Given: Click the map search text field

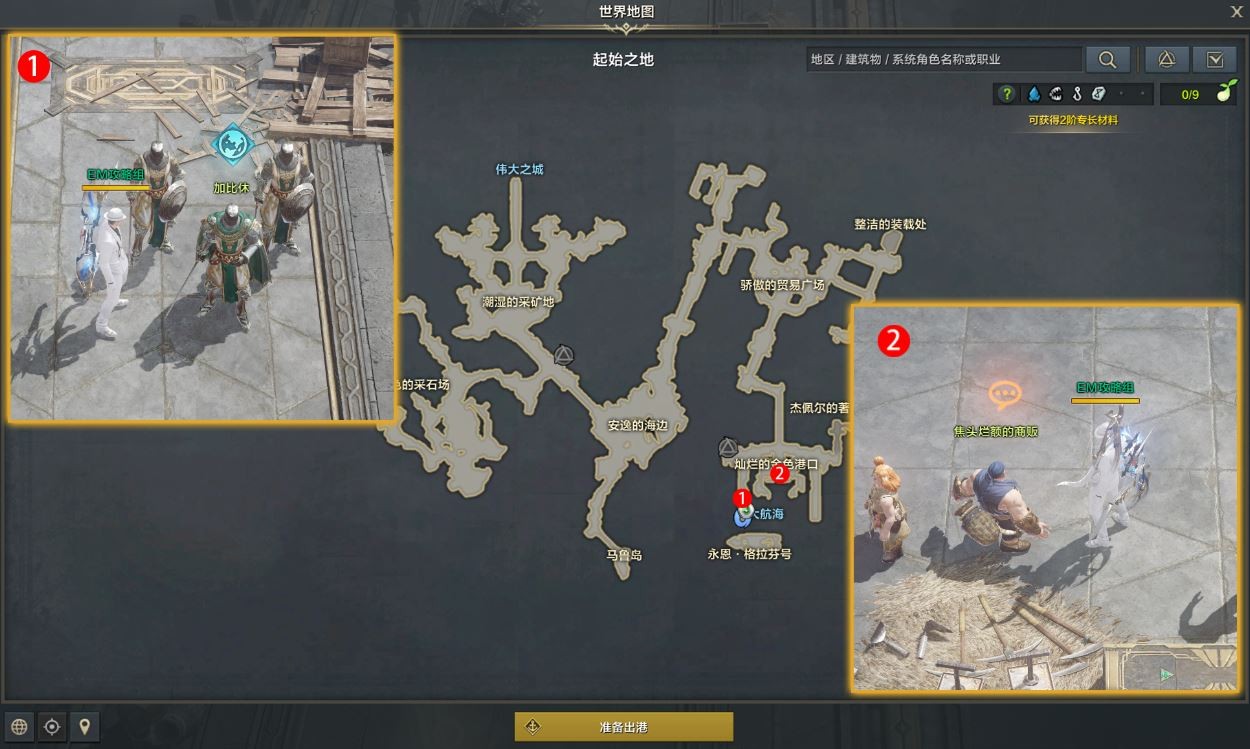Looking at the screenshot, I should 943,59.
